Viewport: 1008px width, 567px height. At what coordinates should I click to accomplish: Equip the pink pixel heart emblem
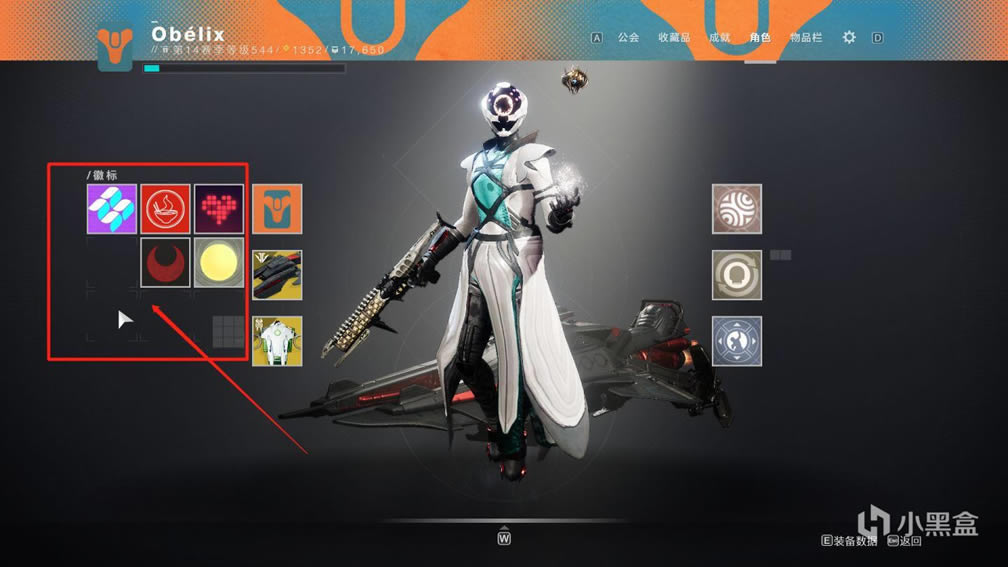click(x=219, y=209)
